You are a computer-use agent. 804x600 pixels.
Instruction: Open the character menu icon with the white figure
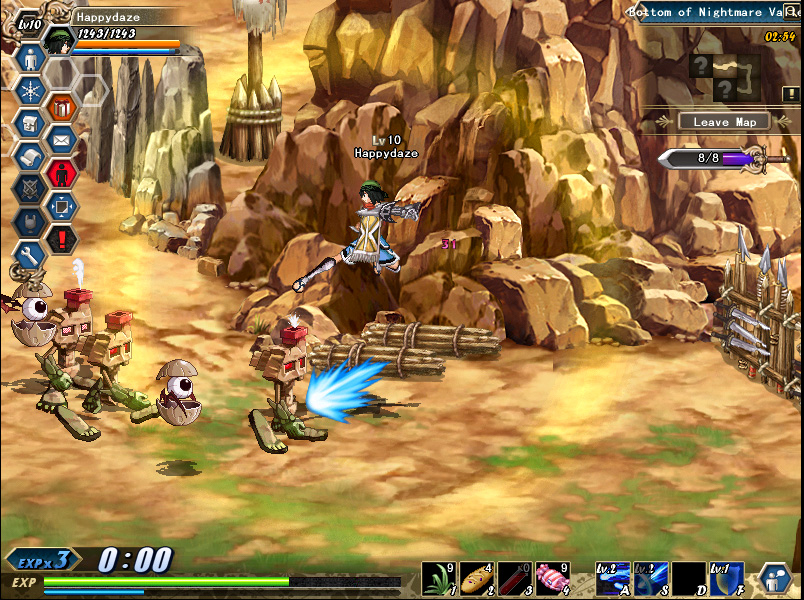pos(29,58)
